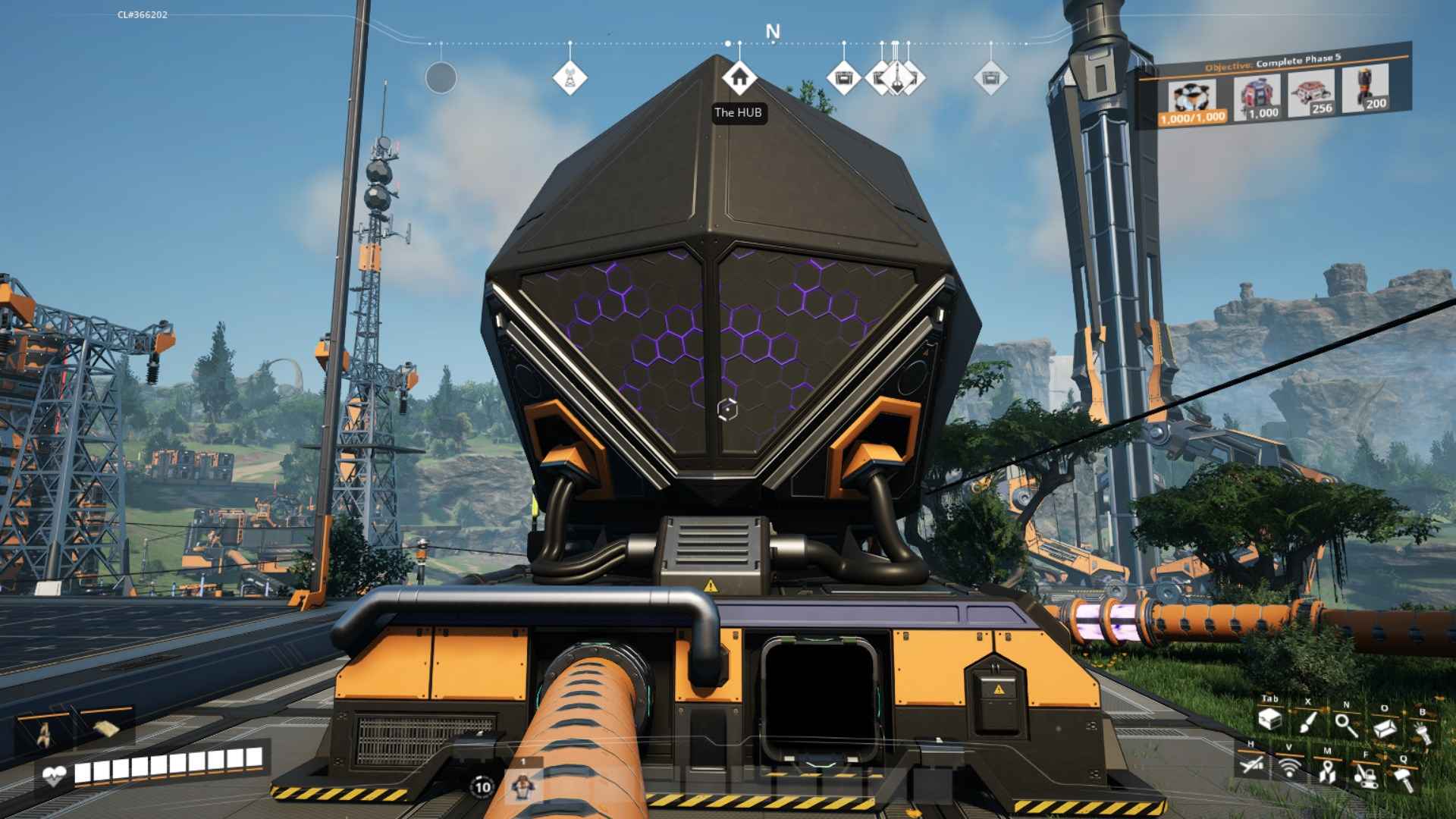This screenshot has width=1456, height=819.
Task: Select the objective item showing 1,000/1,000
Action: (1192, 102)
